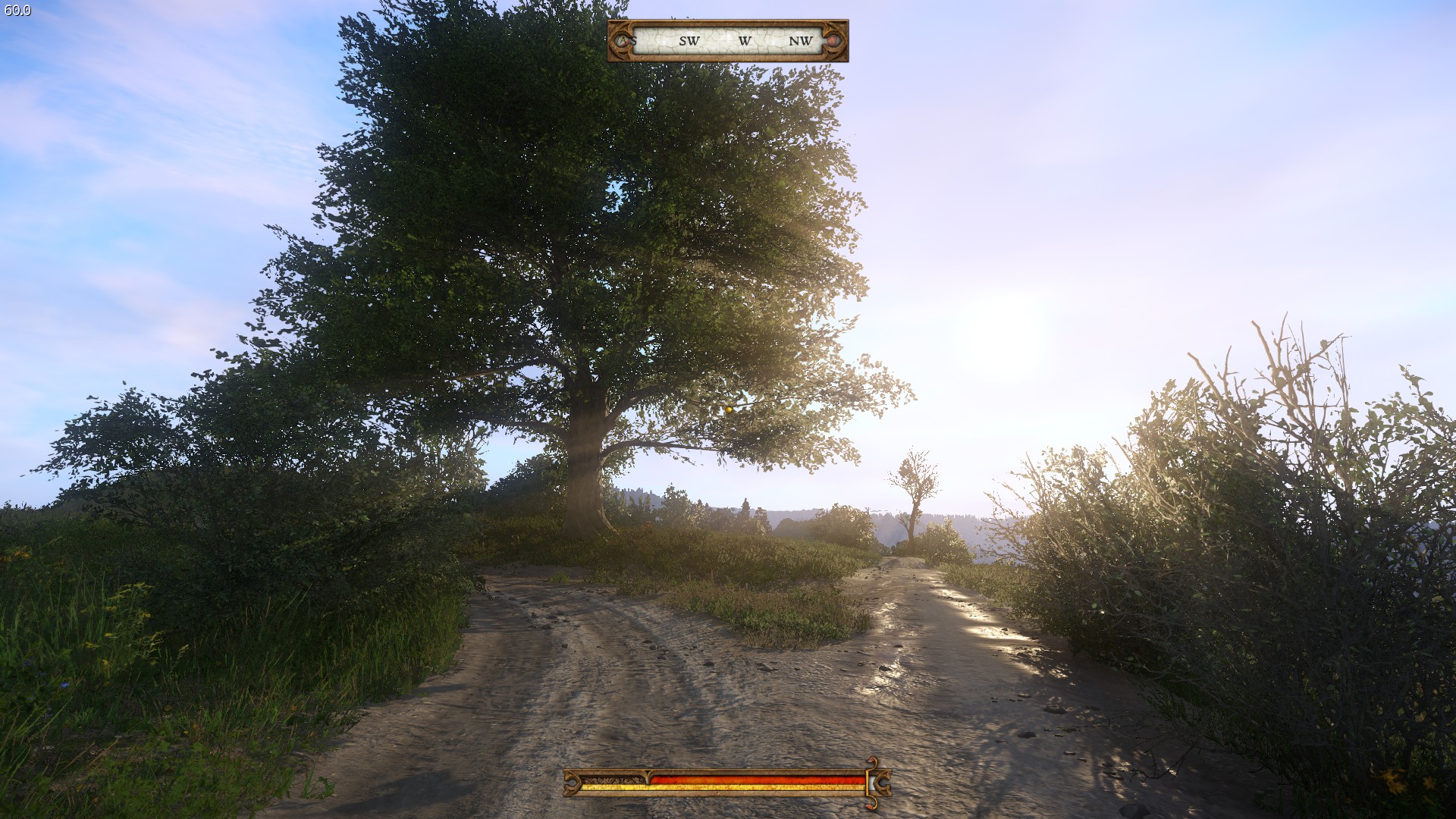Click the 'S' letter at the compass edge
Viewport: 1456px width, 819px height.
633,41
